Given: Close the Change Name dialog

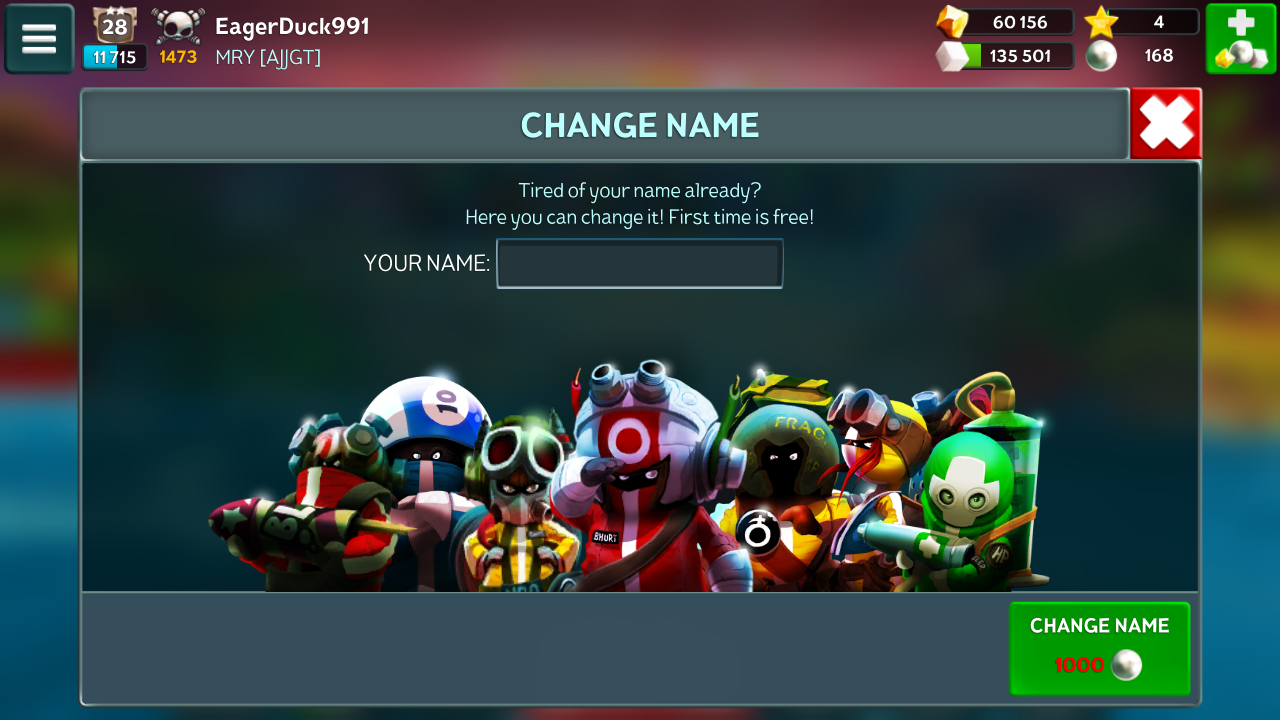Looking at the screenshot, I should (1166, 124).
